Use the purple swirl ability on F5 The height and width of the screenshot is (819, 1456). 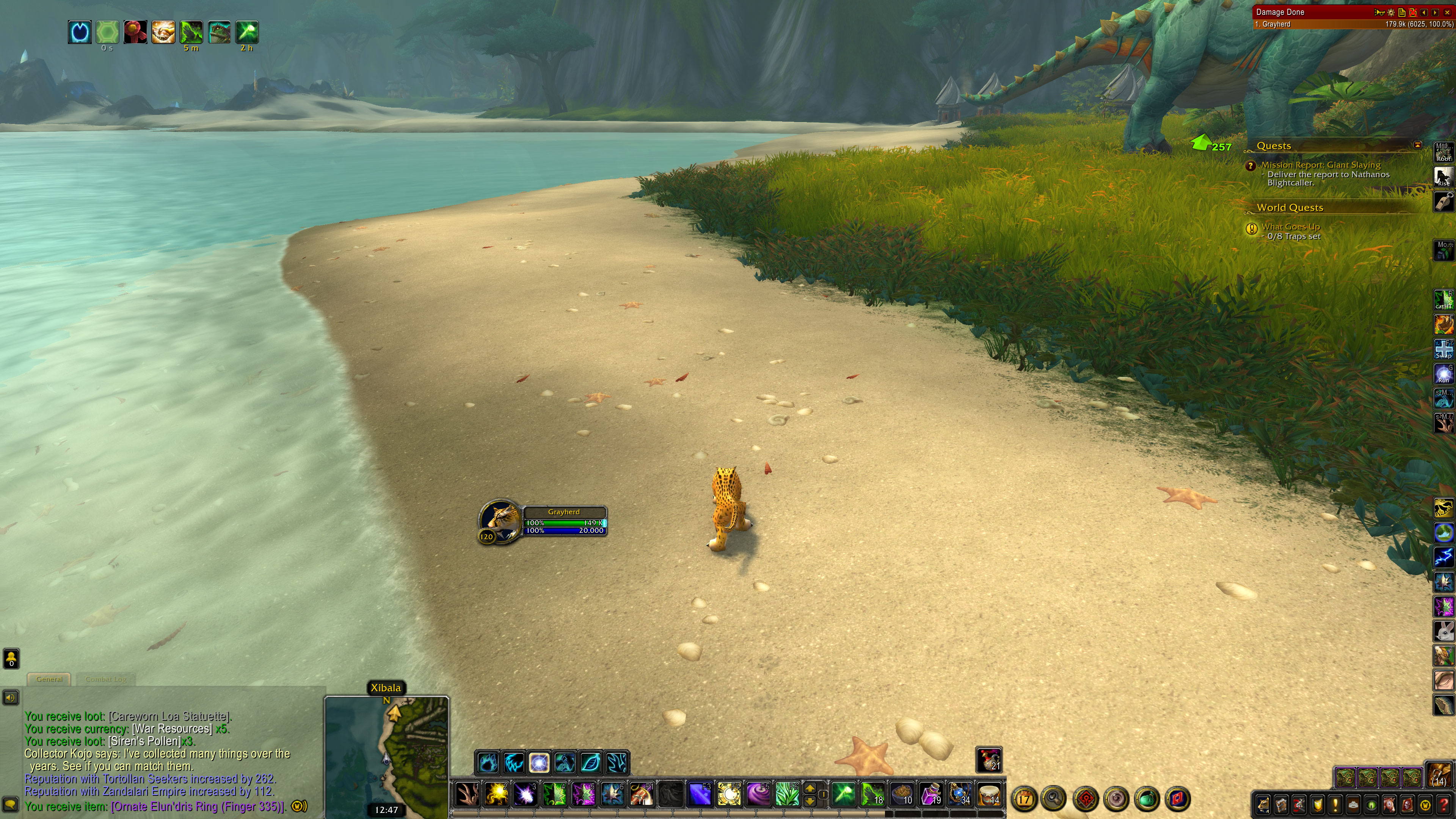758,795
